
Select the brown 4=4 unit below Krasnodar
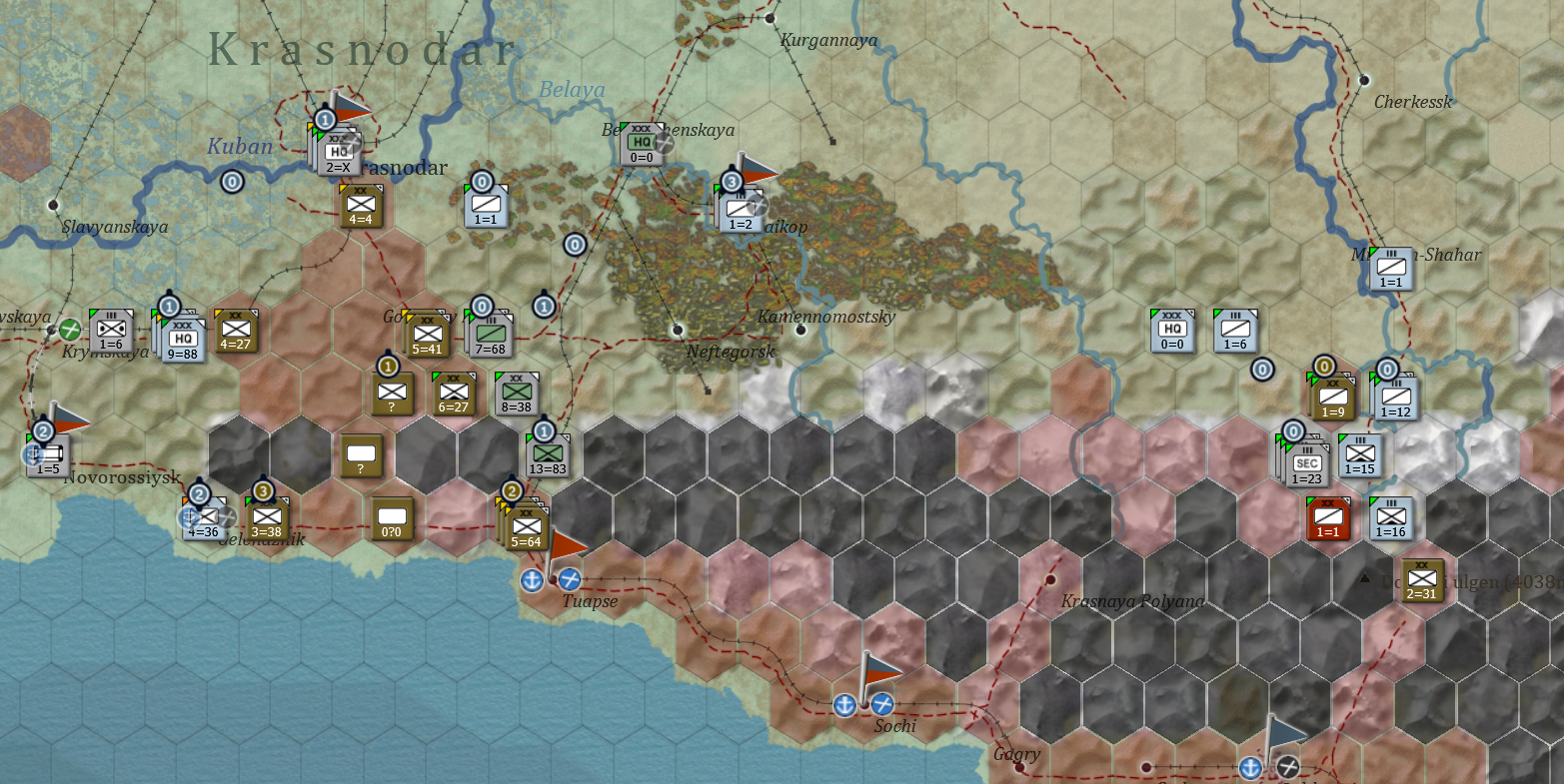[360, 207]
